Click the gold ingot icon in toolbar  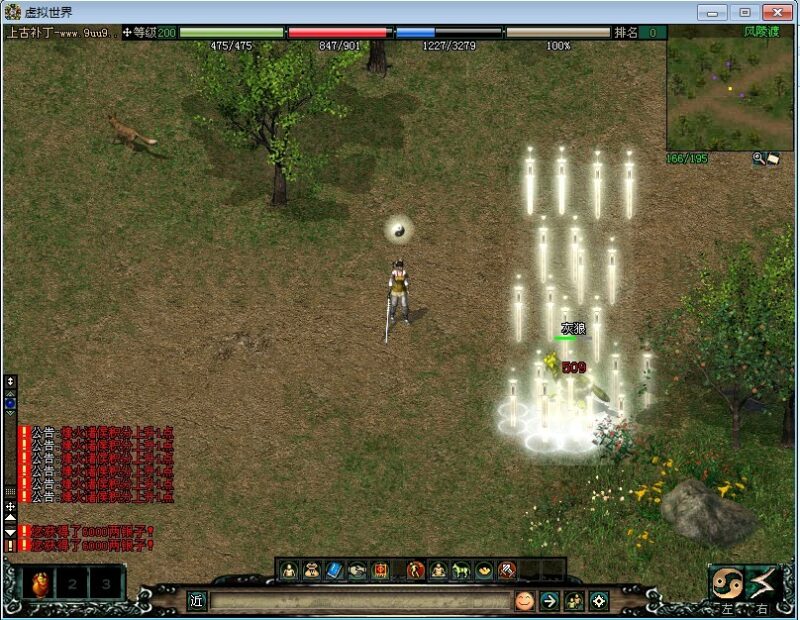[484, 570]
